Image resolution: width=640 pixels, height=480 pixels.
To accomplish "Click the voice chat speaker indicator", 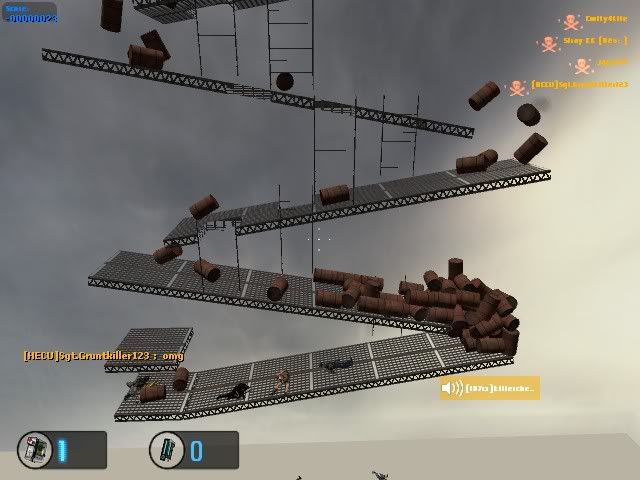I will [453, 388].
